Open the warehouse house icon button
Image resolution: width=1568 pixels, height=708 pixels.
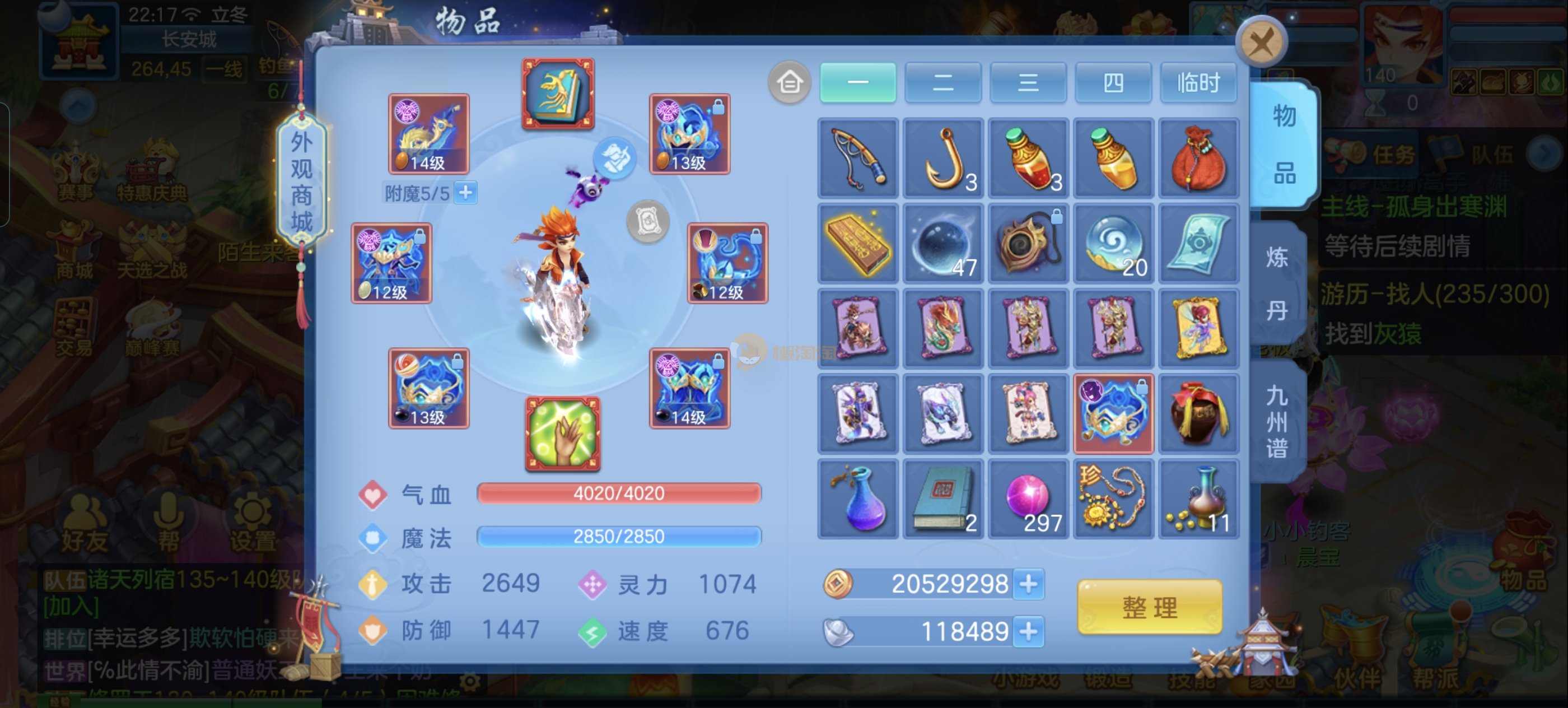click(790, 82)
